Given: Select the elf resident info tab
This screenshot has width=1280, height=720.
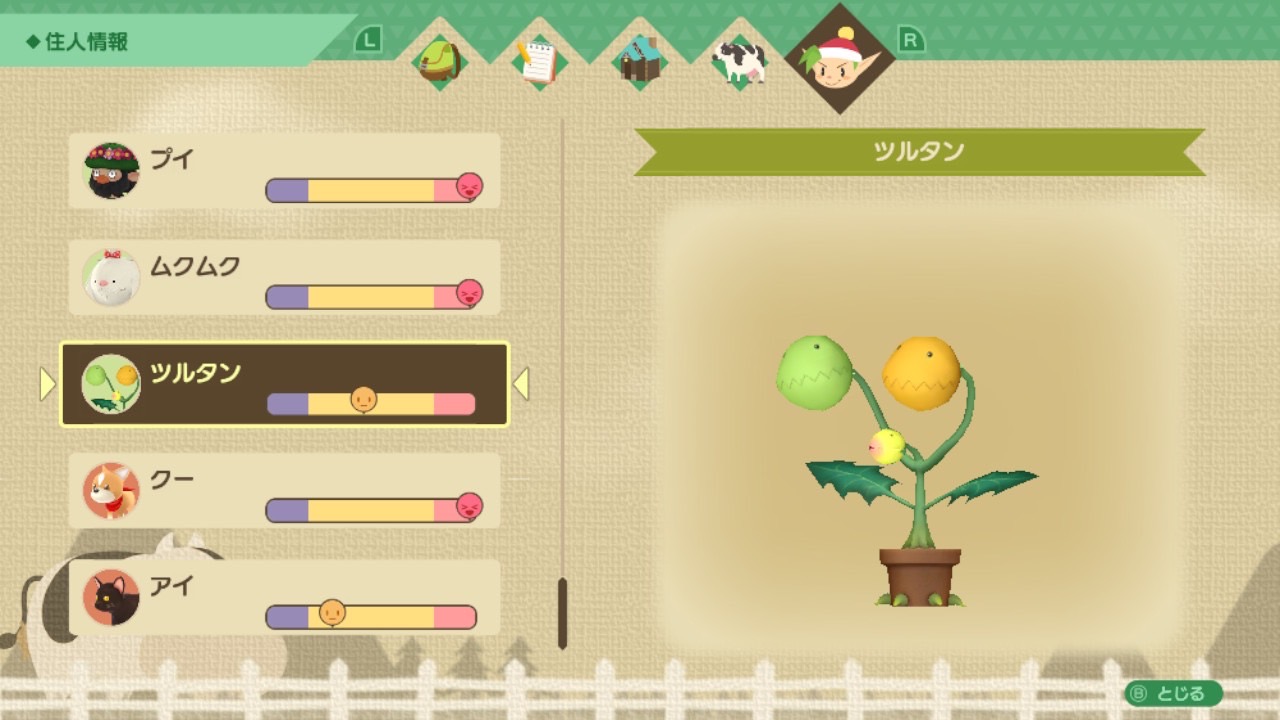Looking at the screenshot, I should tap(840, 58).
